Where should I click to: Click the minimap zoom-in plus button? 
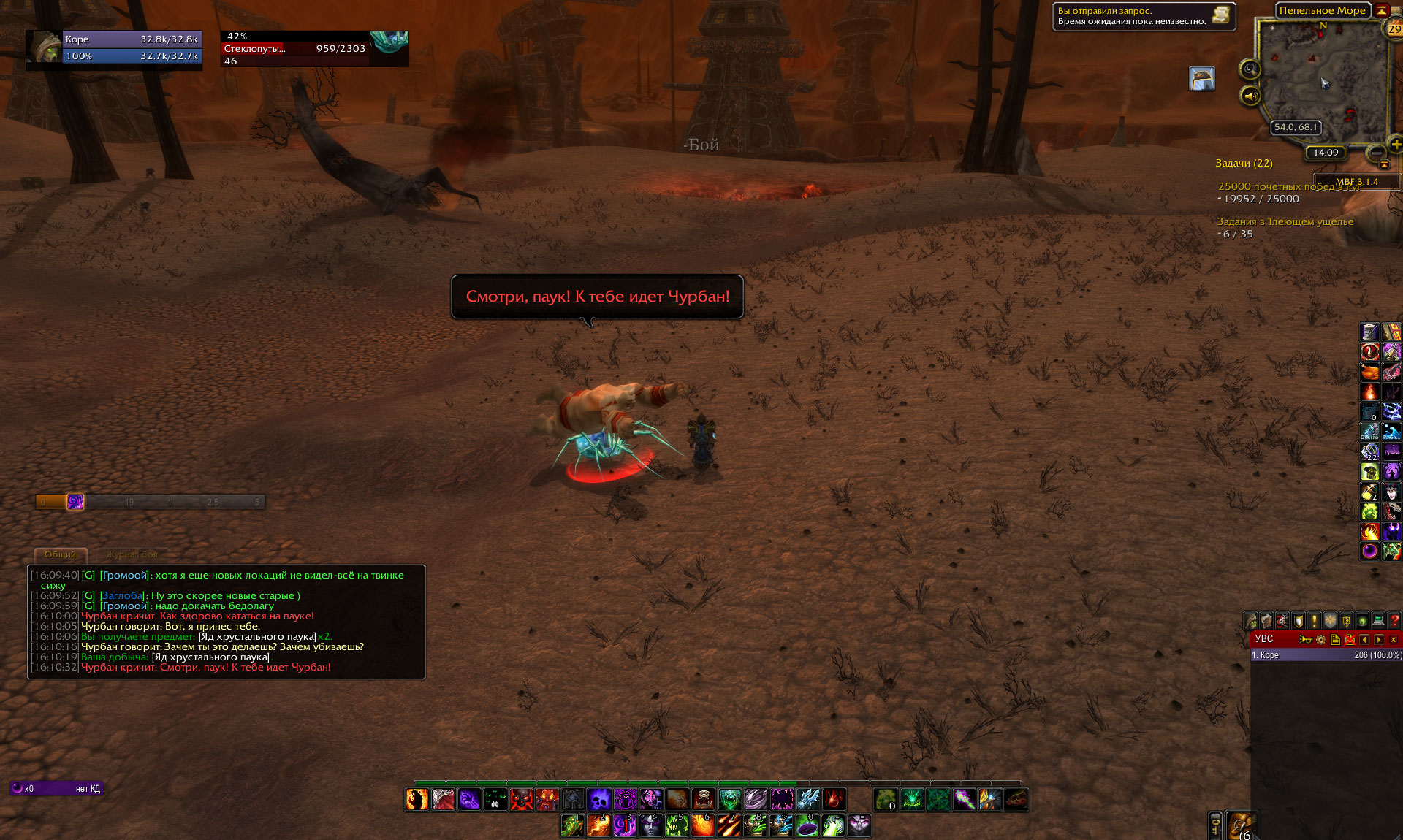tap(1395, 145)
